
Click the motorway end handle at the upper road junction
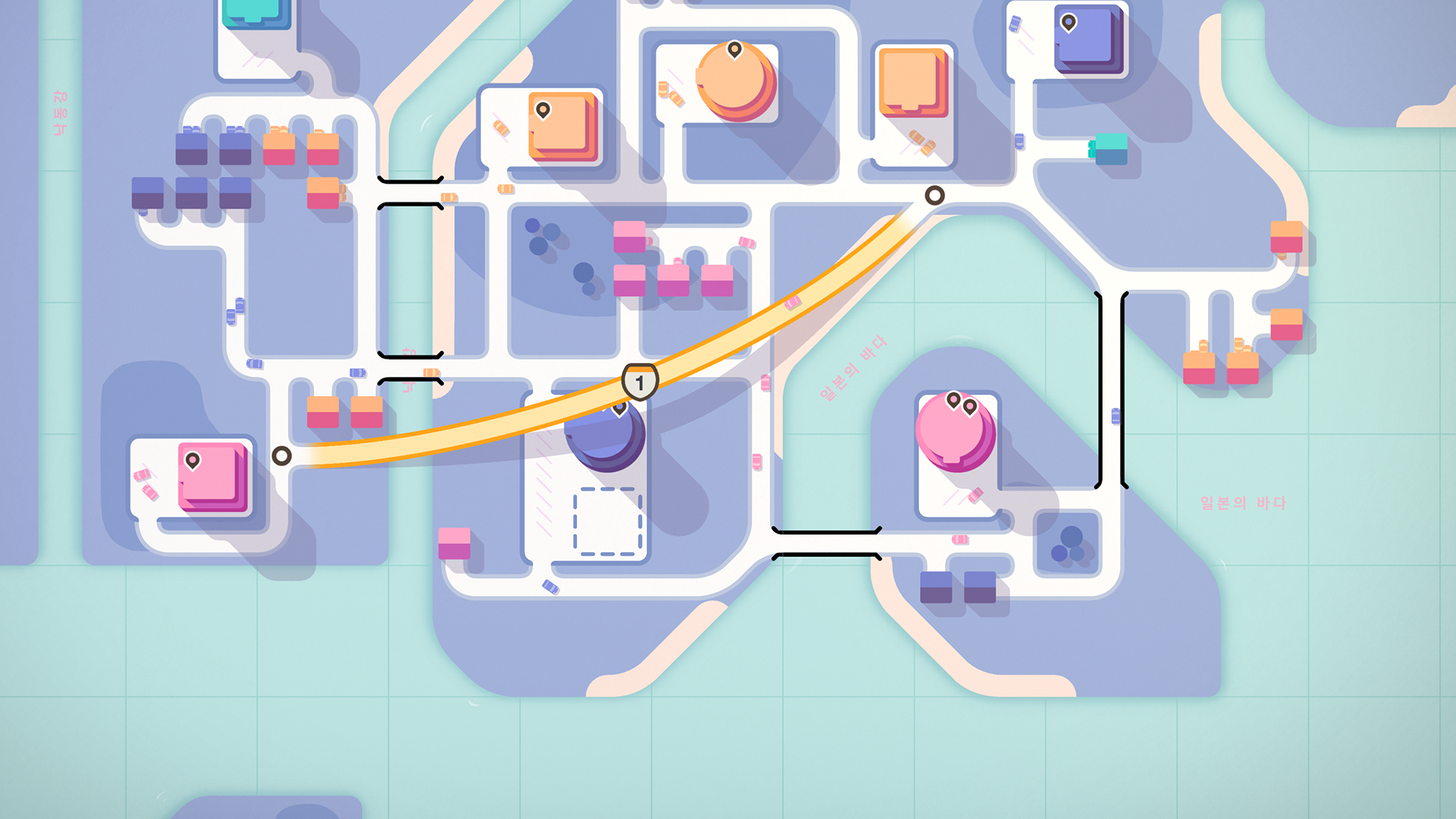934,196
